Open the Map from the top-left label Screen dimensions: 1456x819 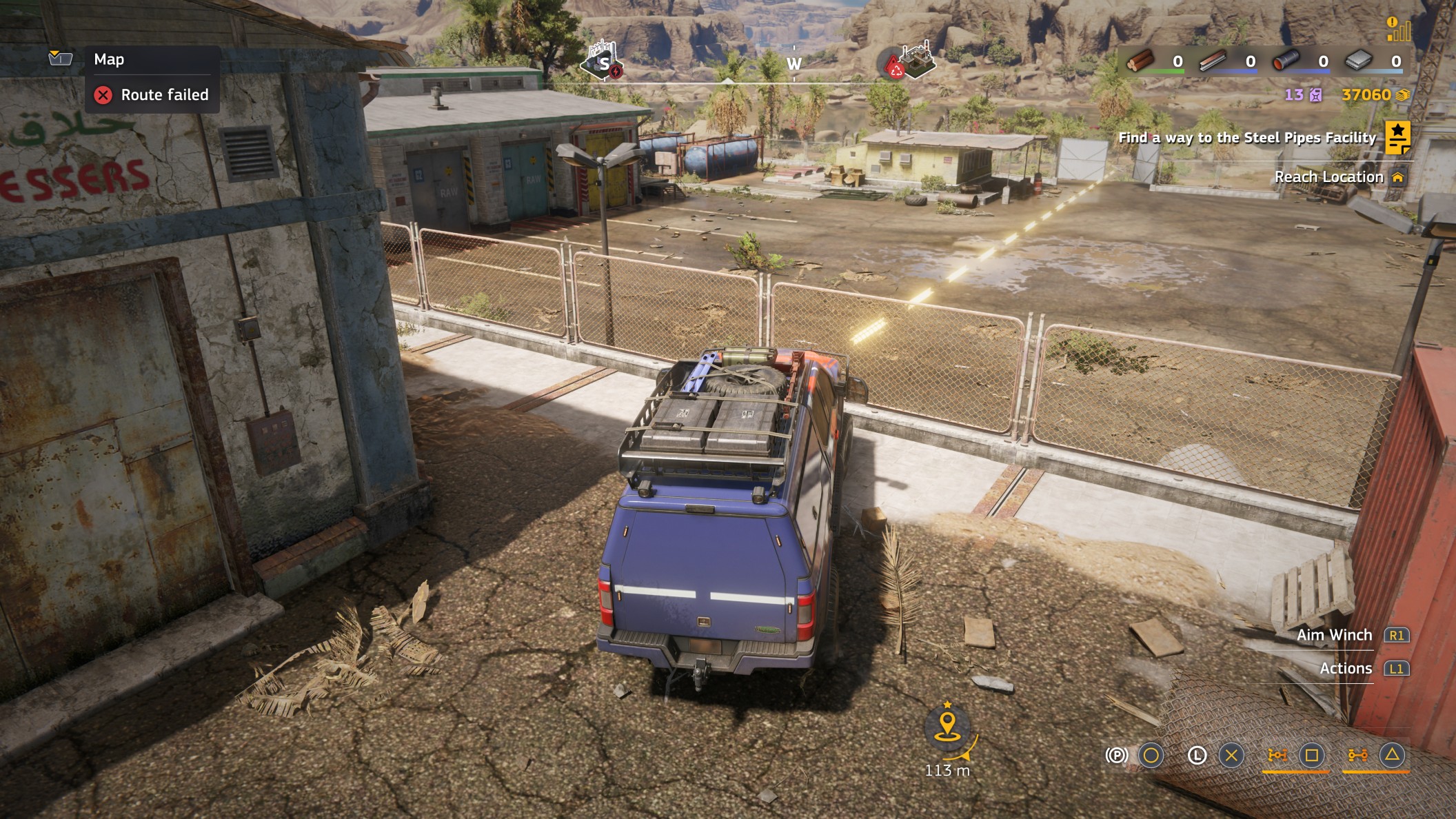(x=109, y=59)
